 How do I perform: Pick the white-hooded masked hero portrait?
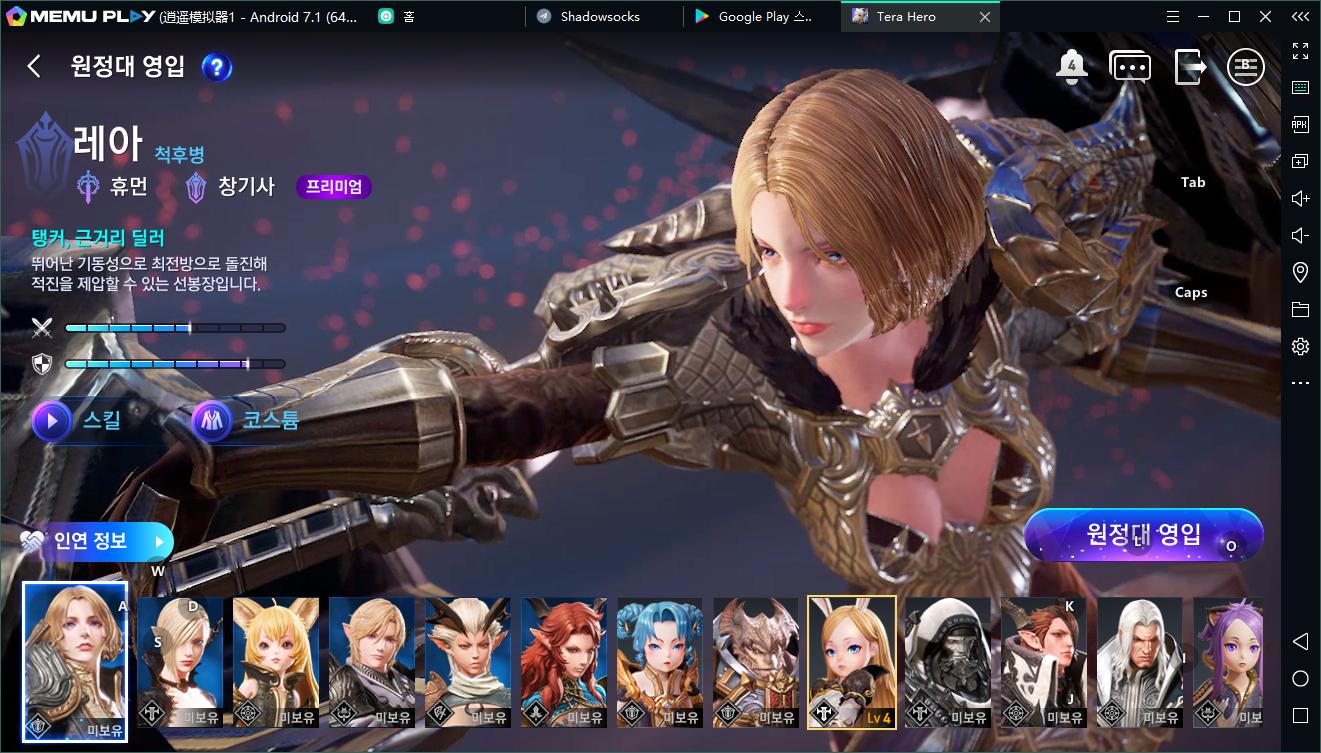(948, 661)
